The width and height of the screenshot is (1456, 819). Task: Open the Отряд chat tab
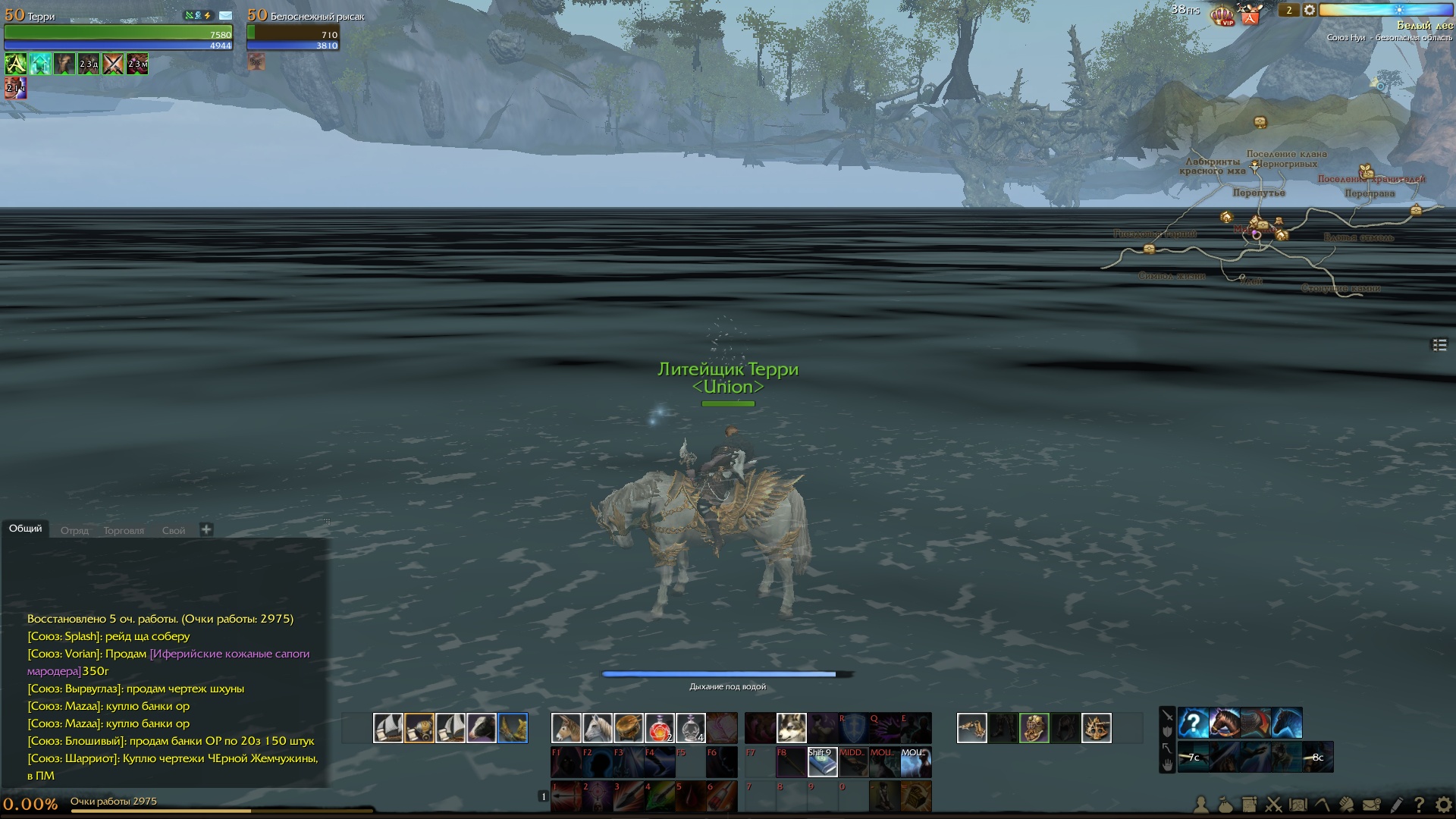[74, 531]
